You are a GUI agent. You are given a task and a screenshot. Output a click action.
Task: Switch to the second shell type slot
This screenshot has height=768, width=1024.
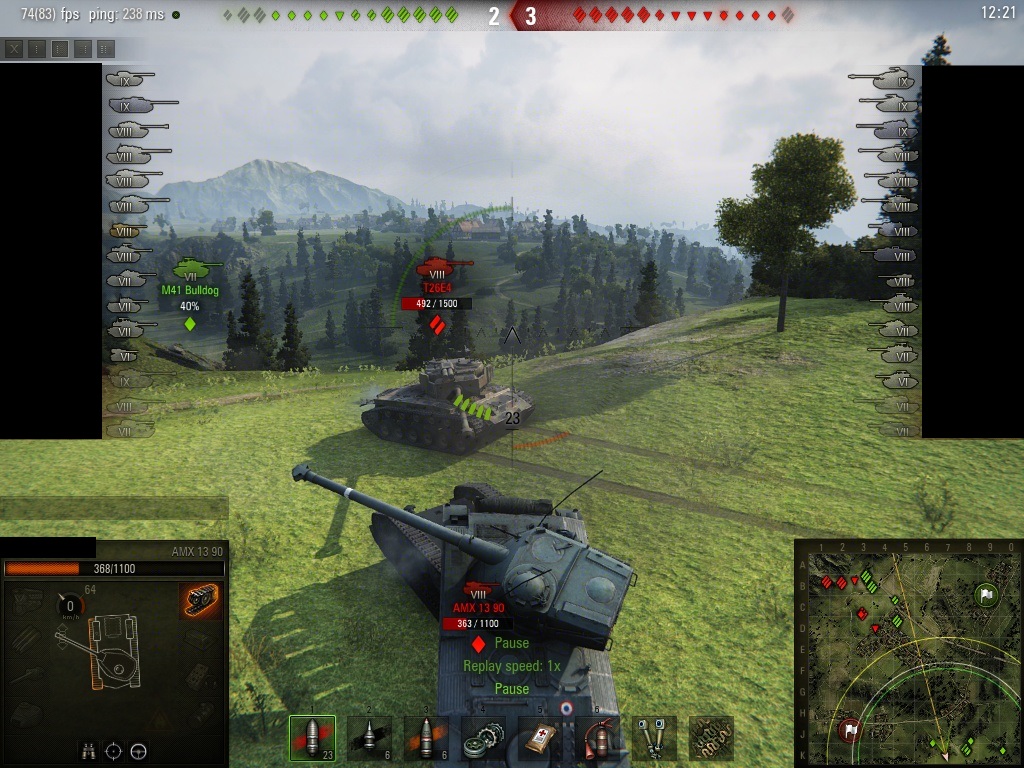[369, 738]
